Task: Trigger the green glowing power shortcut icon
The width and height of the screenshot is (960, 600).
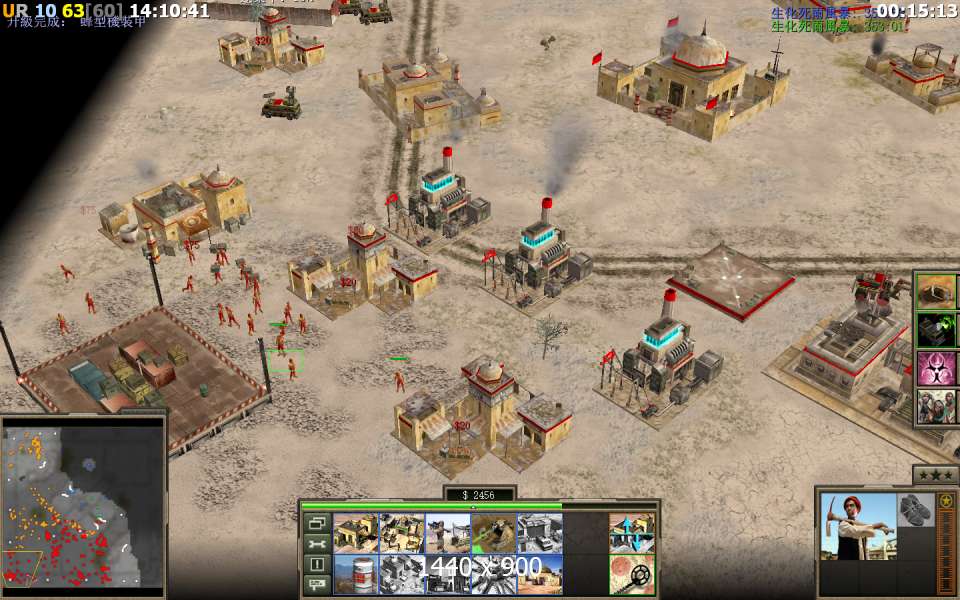Action: coord(936,329)
